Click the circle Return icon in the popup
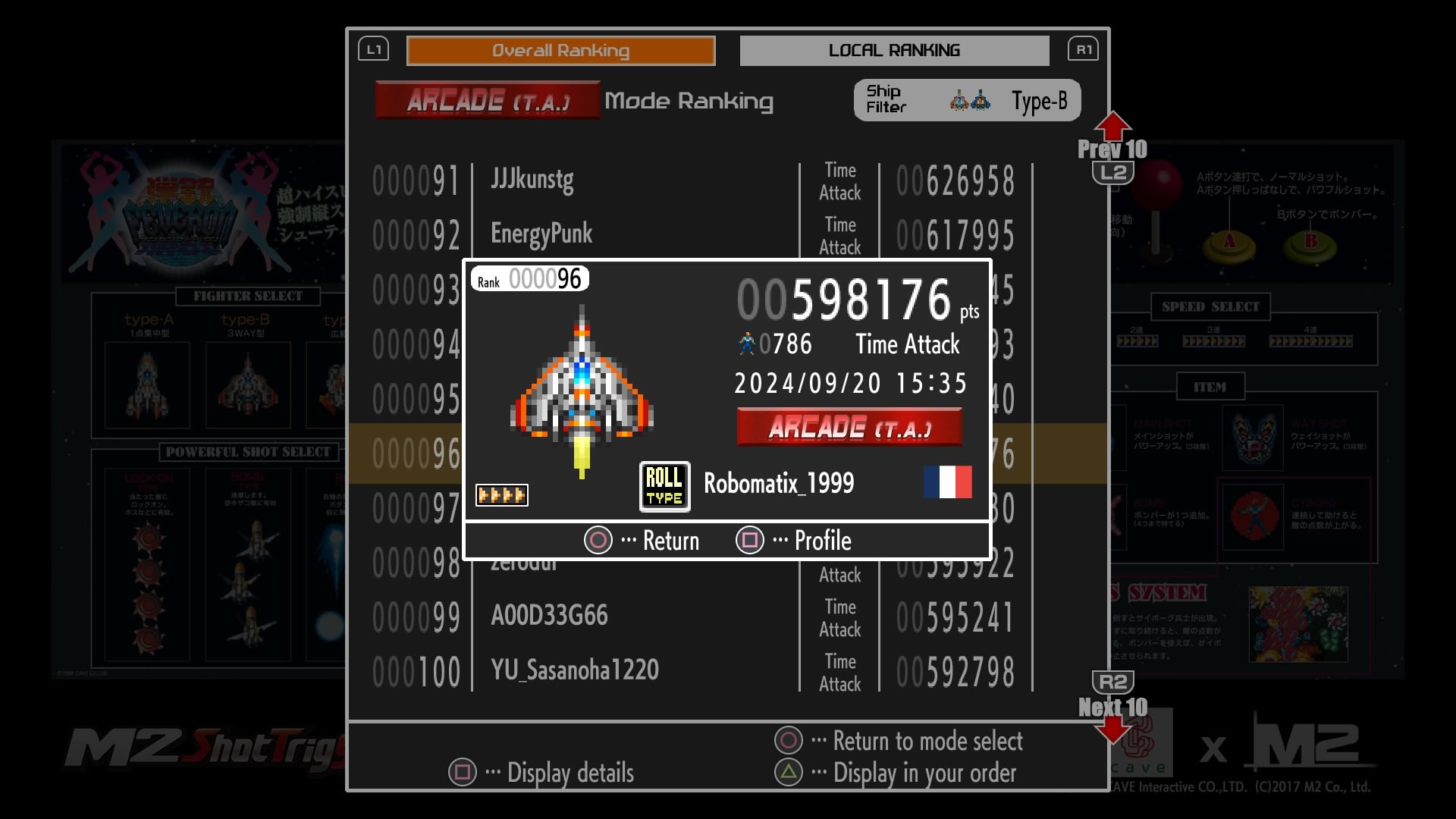Image resolution: width=1456 pixels, height=819 pixels. point(598,540)
